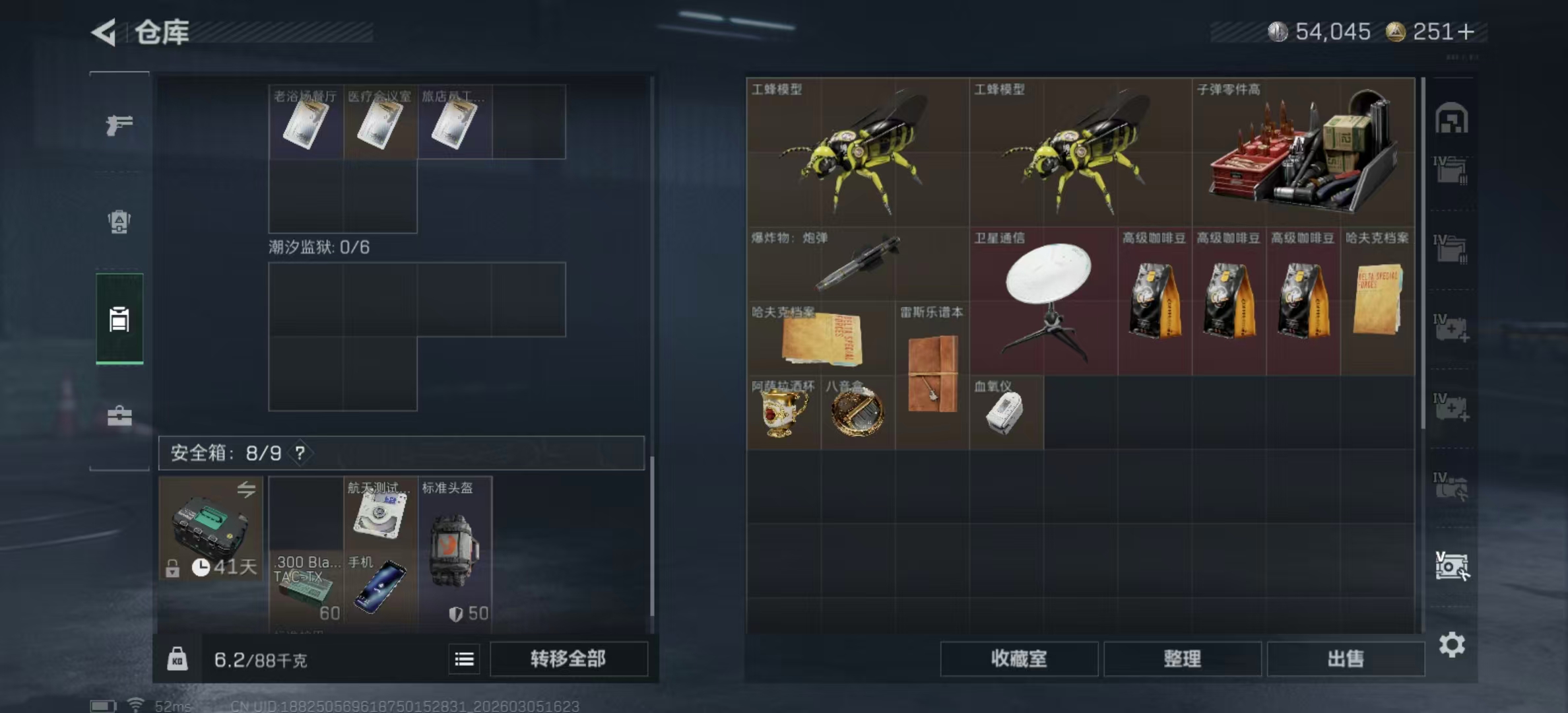Viewport: 1568px width, 713px height.
Task: Click the question mark beside 安全箱 8/9
Action: tap(302, 454)
